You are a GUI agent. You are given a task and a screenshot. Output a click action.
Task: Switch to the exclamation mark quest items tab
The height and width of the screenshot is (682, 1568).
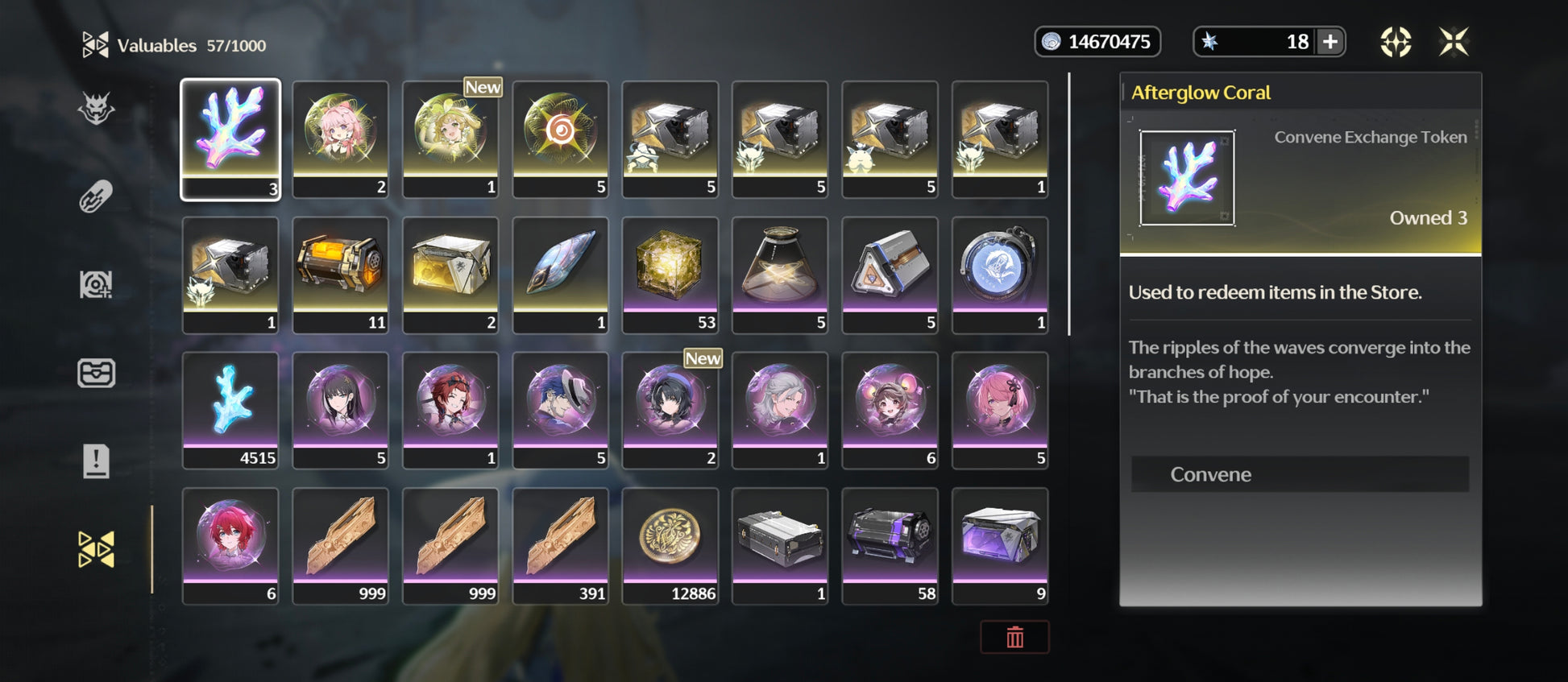click(x=96, y=461)
